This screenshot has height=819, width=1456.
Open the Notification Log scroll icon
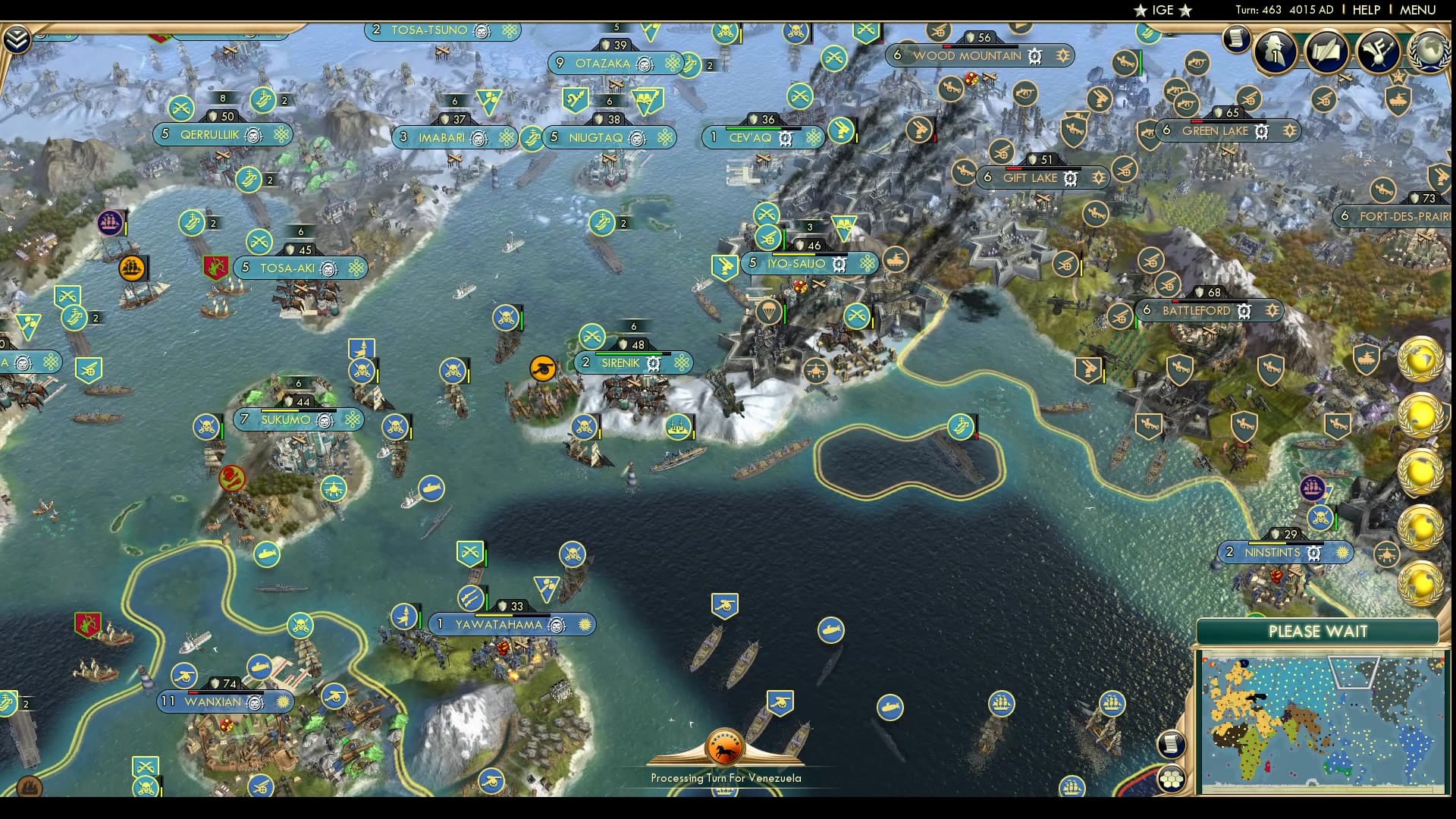tap(1238, 39)
